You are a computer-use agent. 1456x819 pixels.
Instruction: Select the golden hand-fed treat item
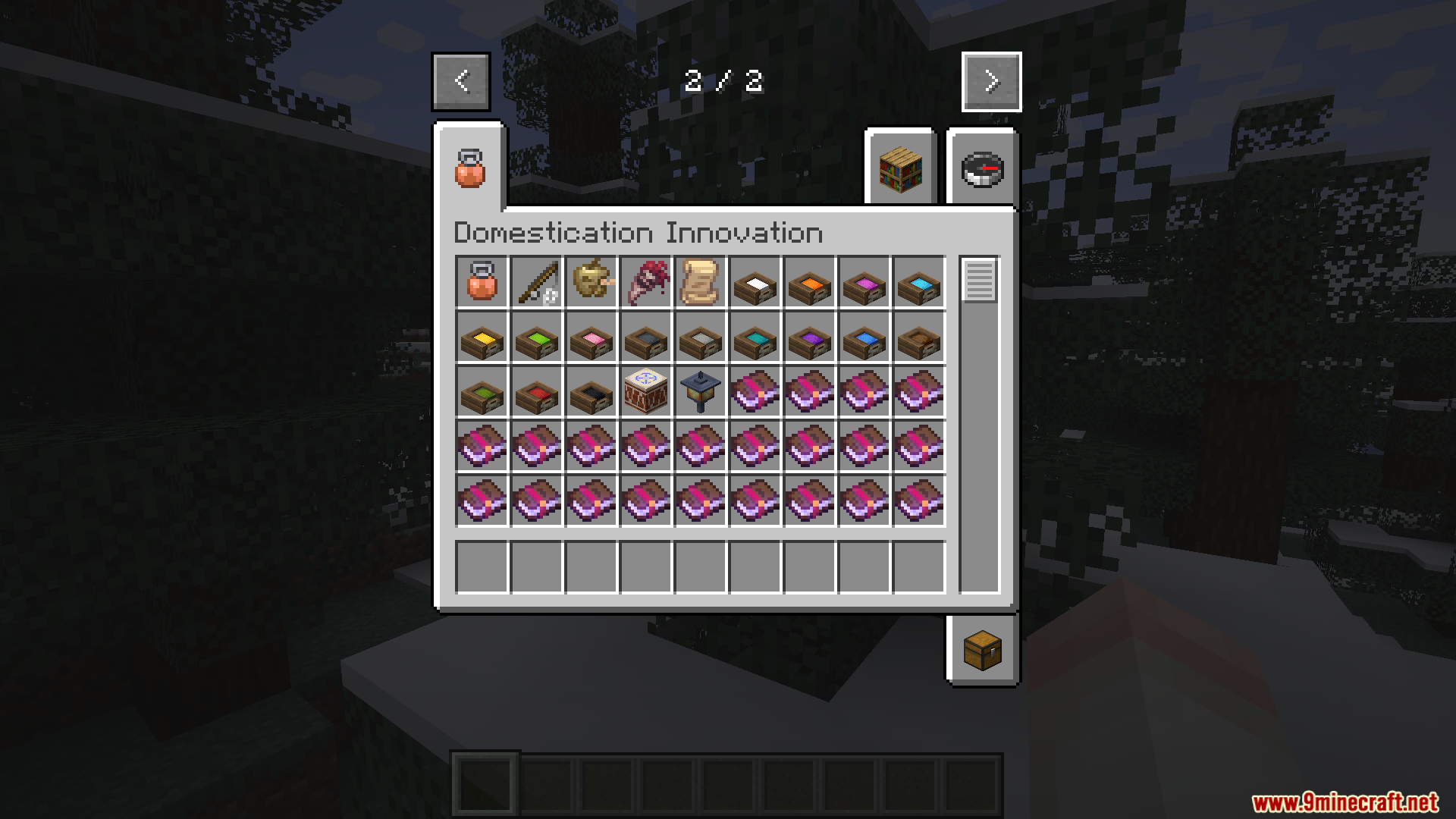point(591,284)
